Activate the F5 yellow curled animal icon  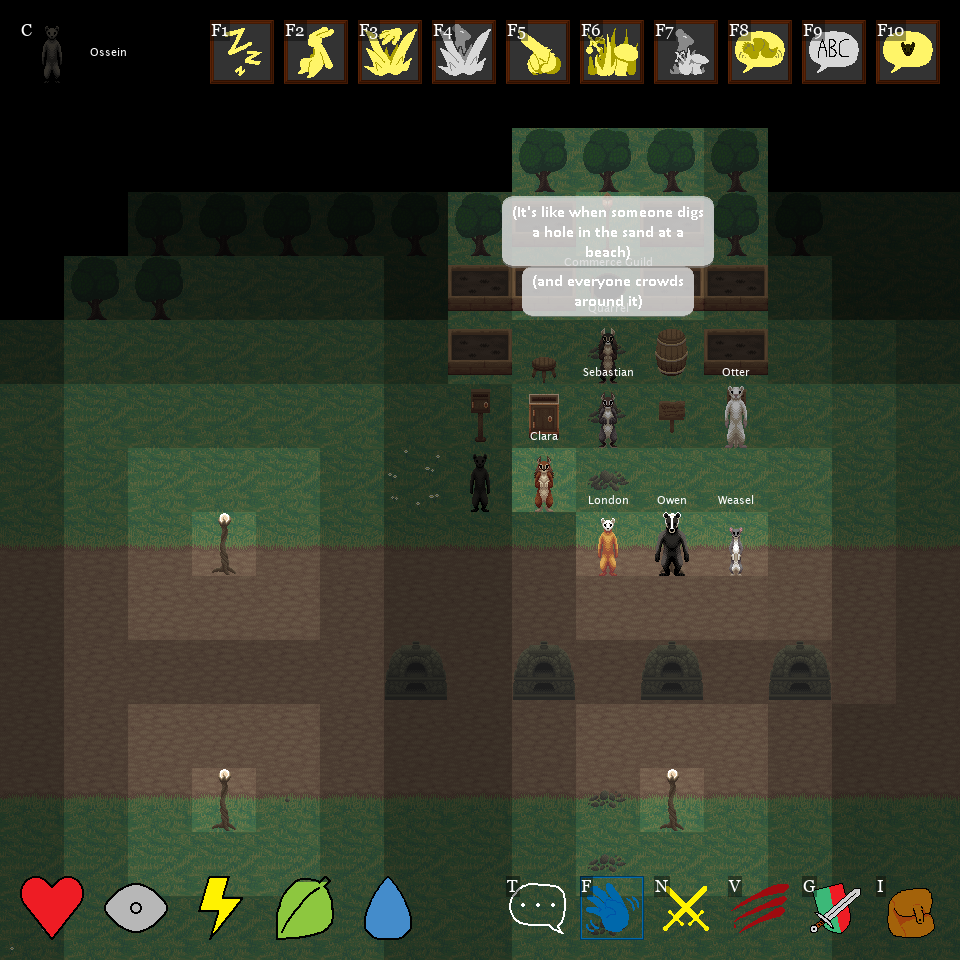[538, 53]
